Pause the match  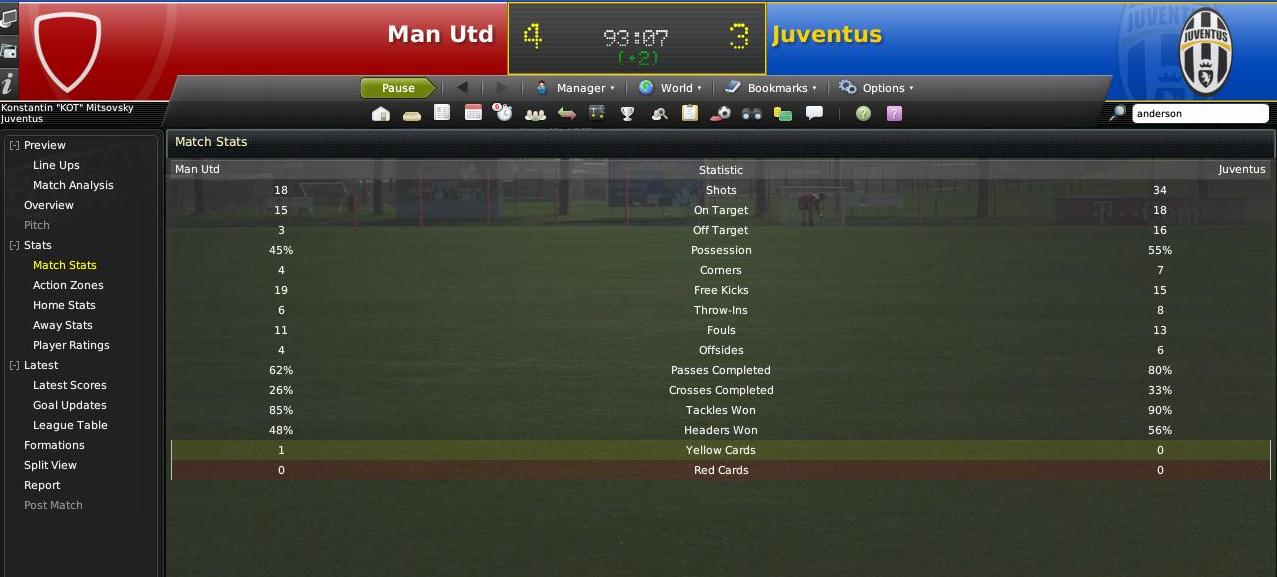(397, 88)
